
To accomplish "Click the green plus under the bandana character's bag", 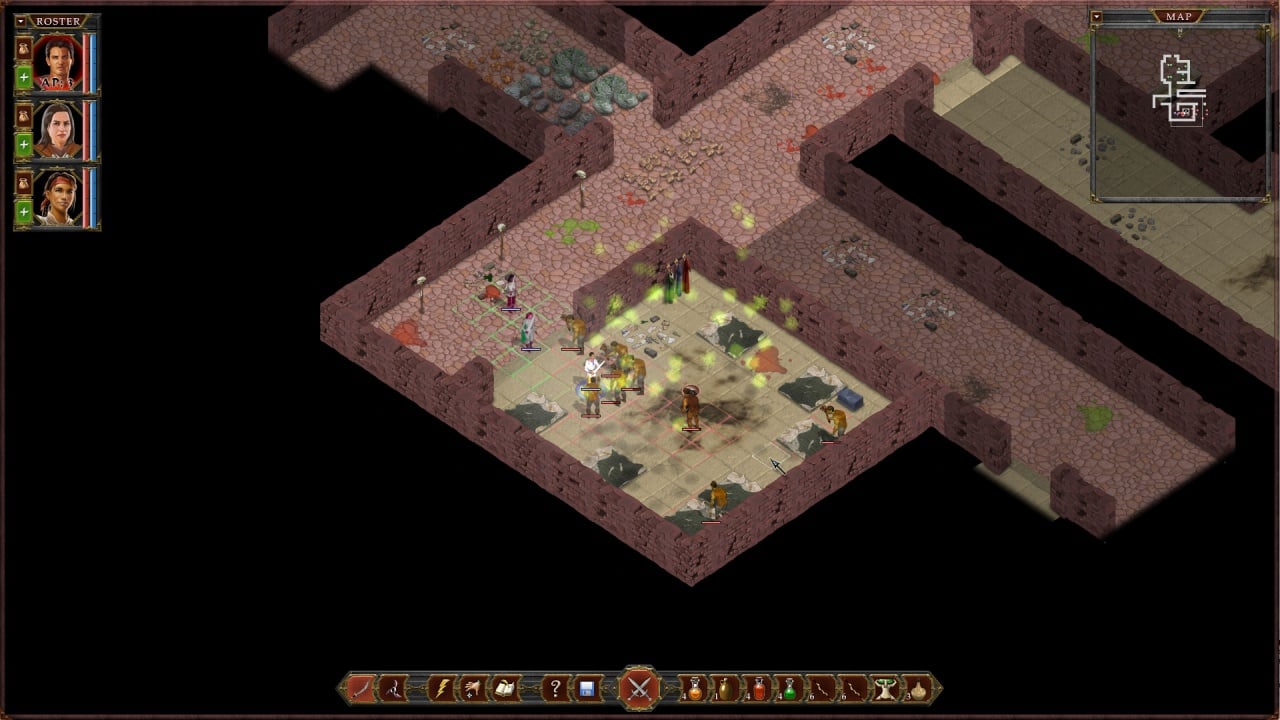I will click(23, 212).
